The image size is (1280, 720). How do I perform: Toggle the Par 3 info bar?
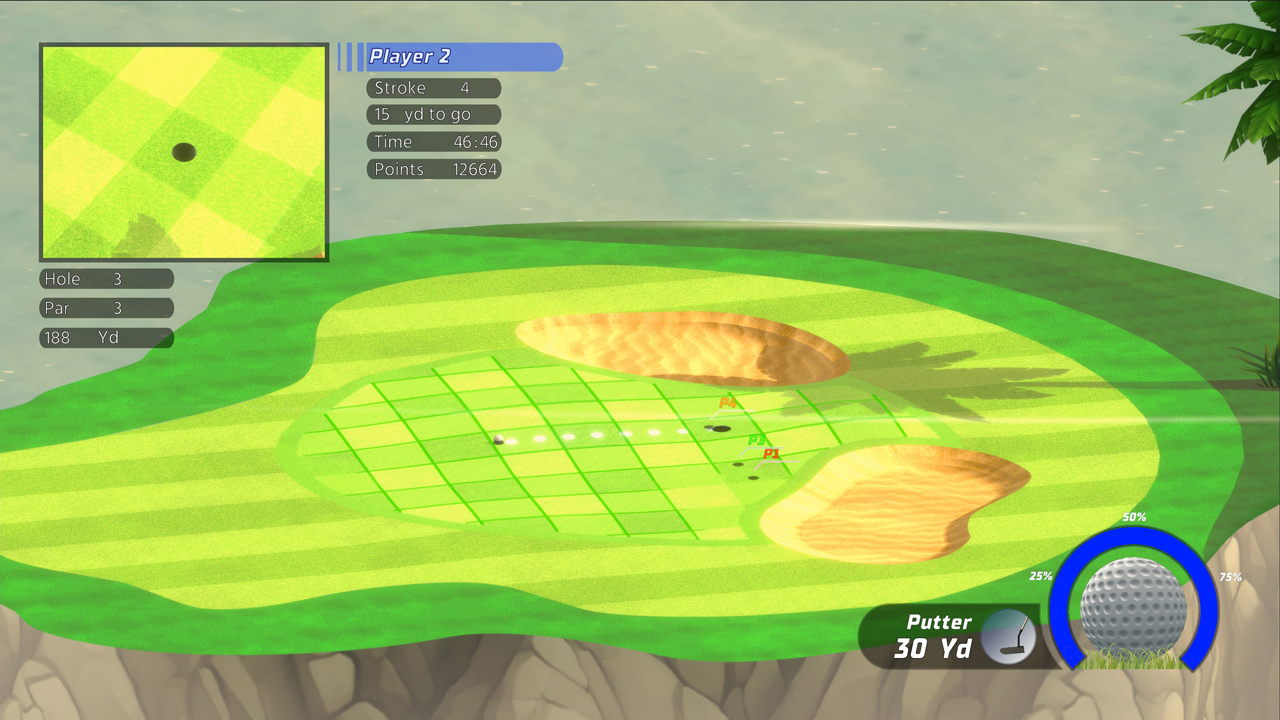tap(105, 308)
